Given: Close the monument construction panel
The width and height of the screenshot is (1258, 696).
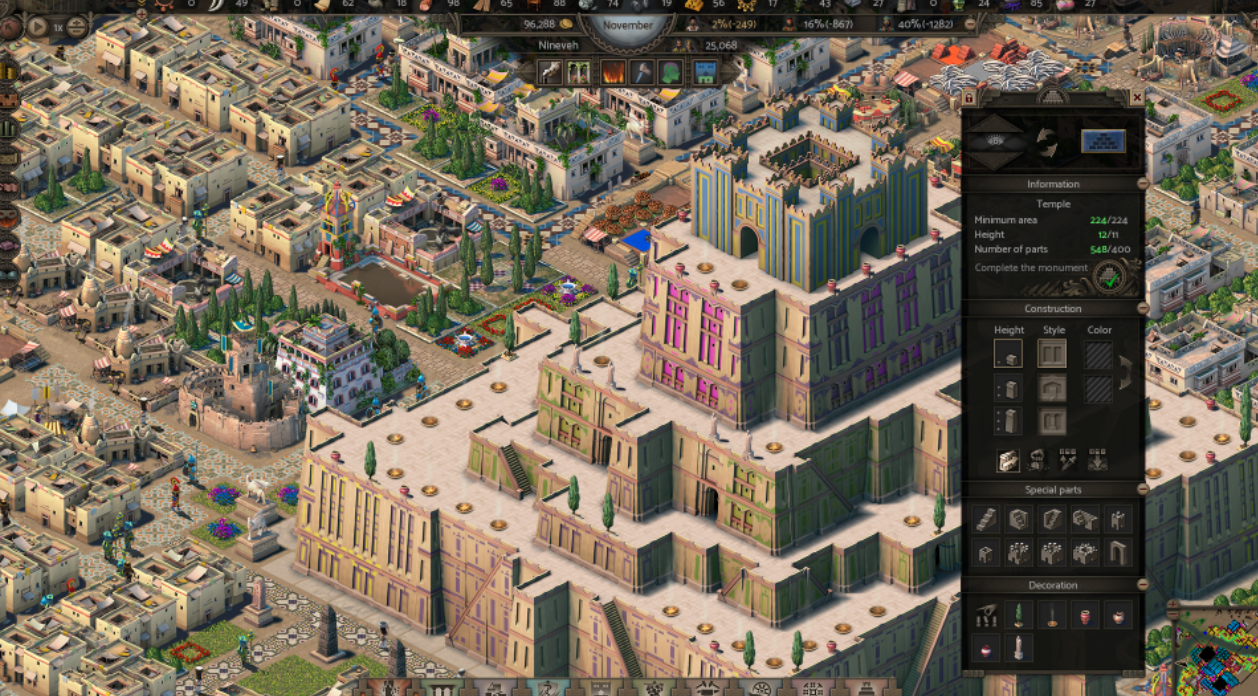Looking at the screenshot, I should 1136,97.
